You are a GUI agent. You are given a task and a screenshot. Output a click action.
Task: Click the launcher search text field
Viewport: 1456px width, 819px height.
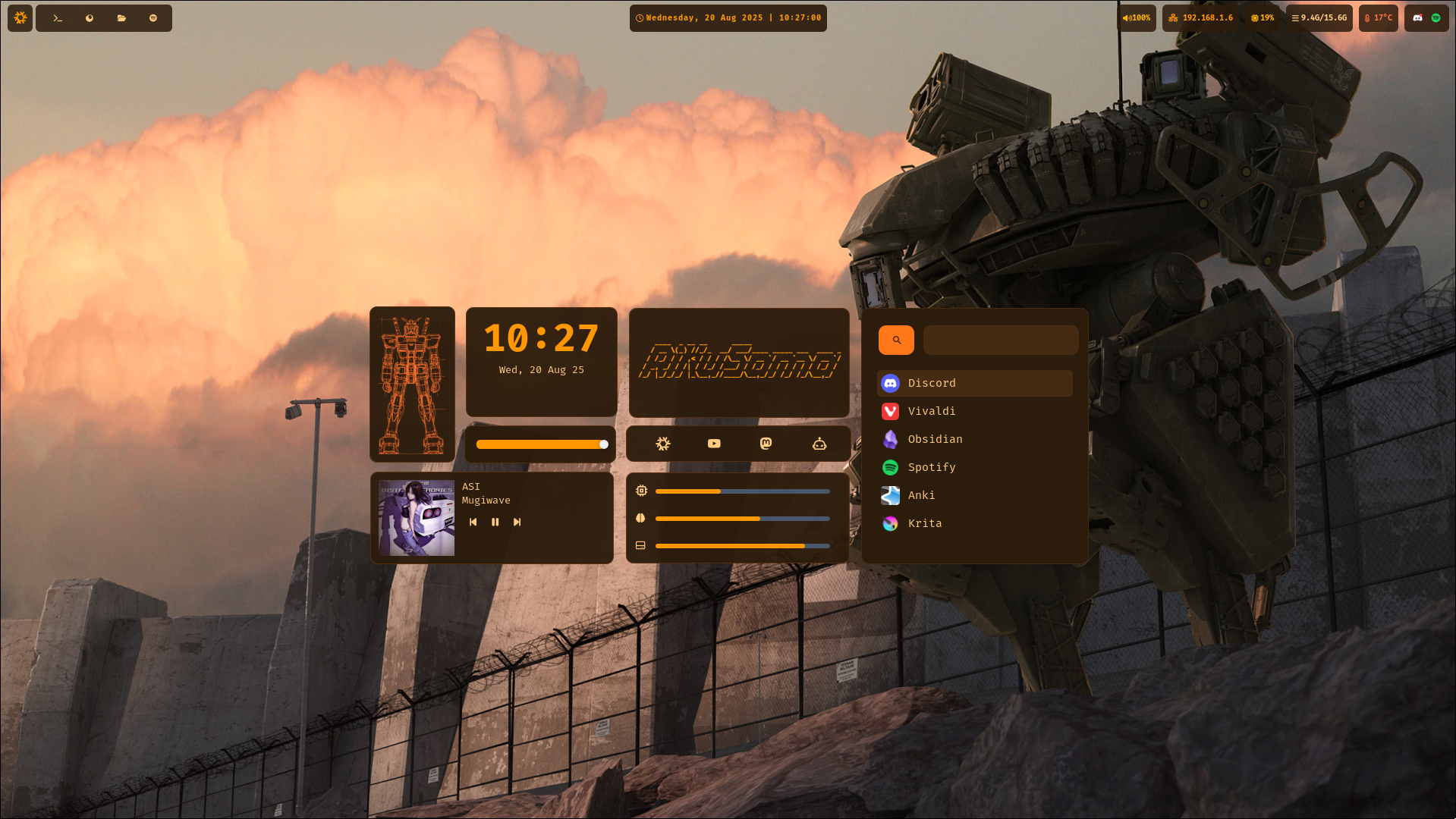point(1000,340)
